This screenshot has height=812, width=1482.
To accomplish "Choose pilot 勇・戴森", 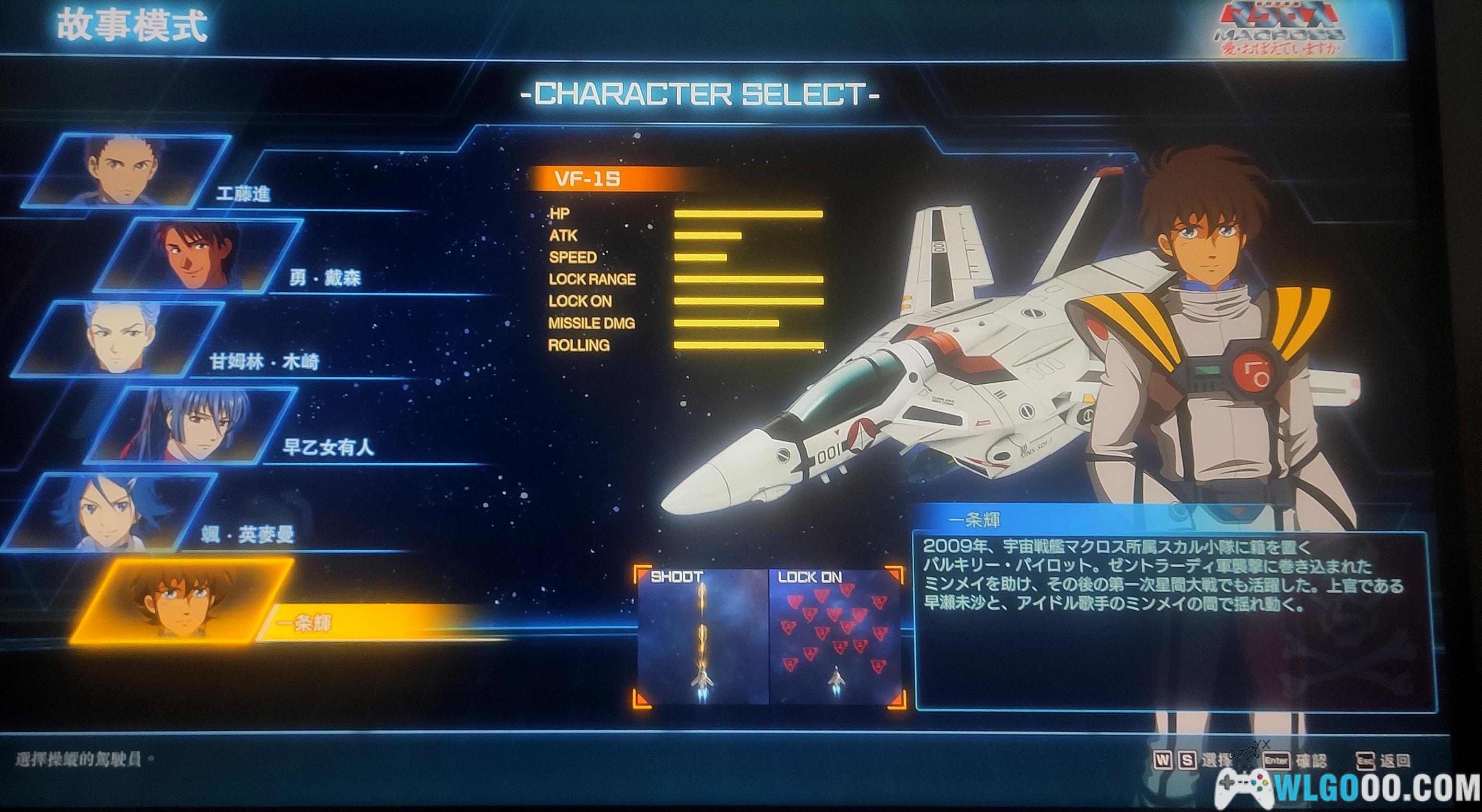I will [198, 255].
